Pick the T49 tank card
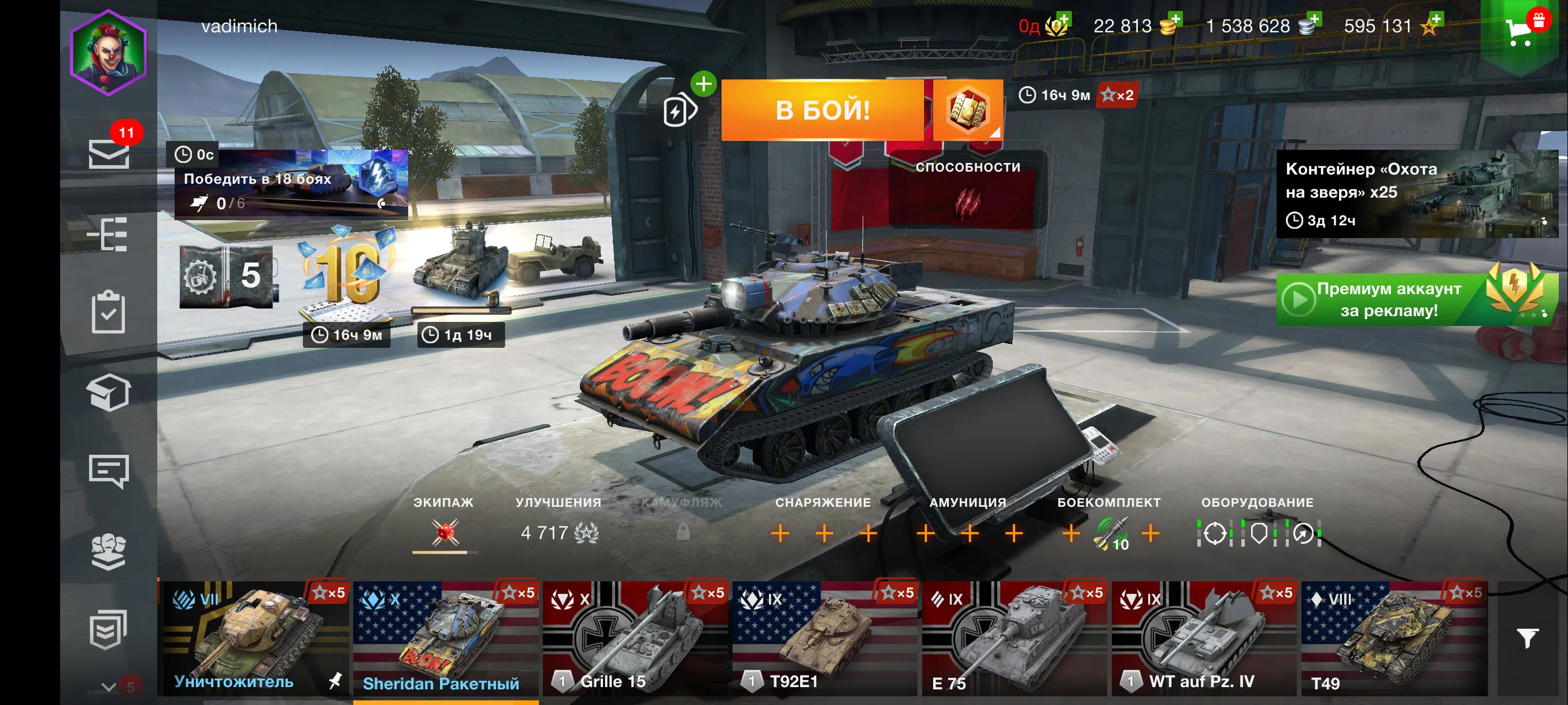The height and width of the screenshot is (705, 1568). click(x=1393, y=639)
